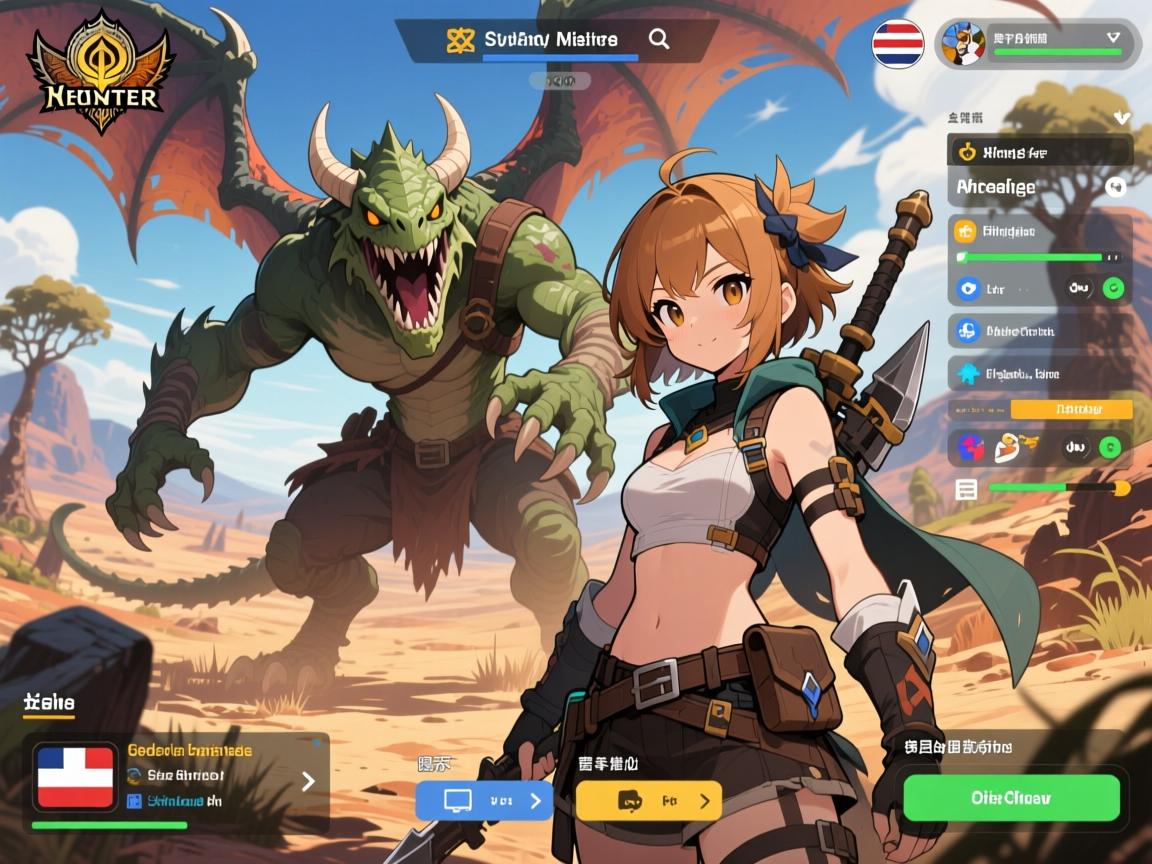Click the magnifying glass search icon
This screenshot has height=864, width=1152.
pyautogui.click(x=659, y=39)
